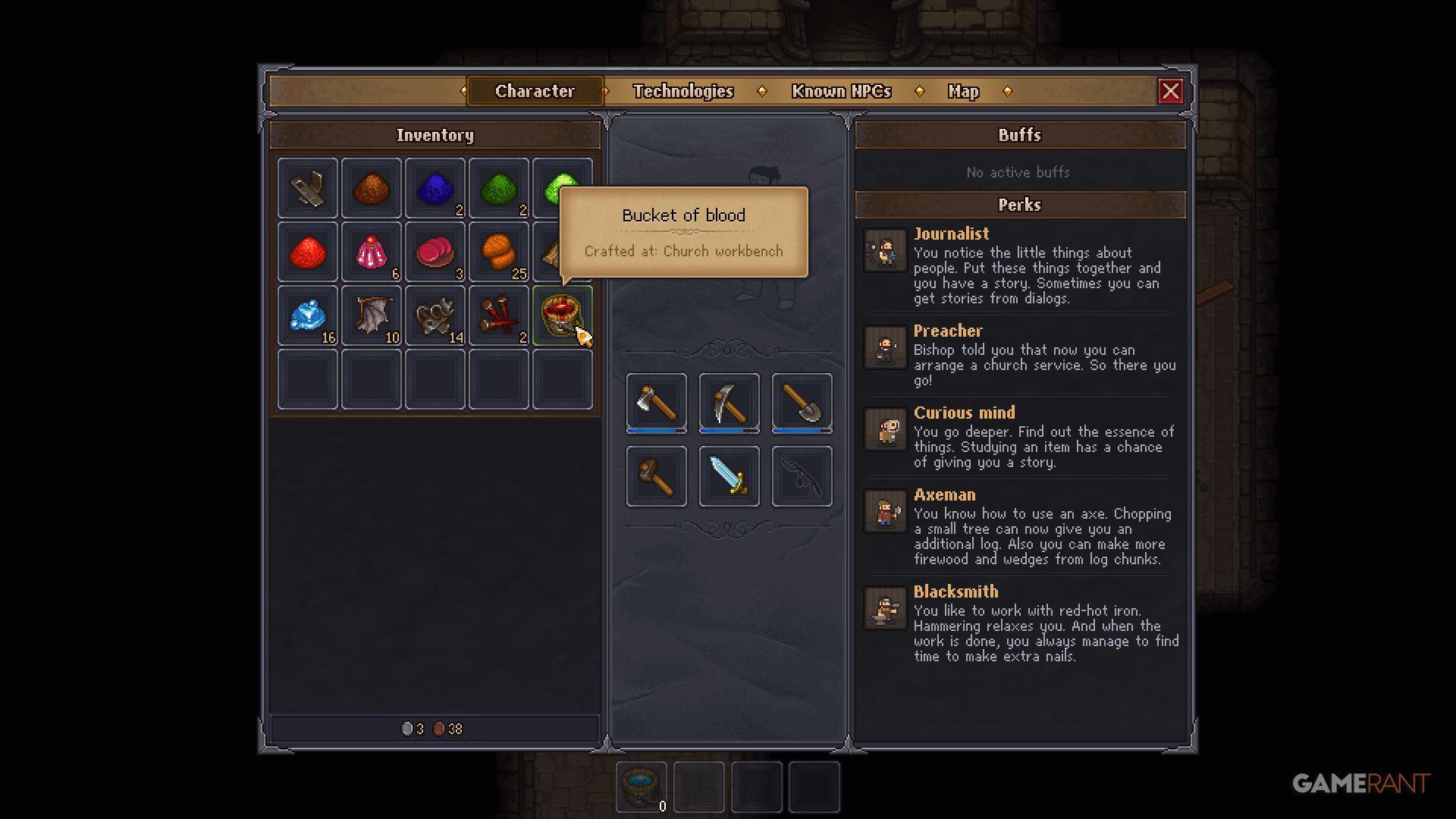Open the Known NPCs tab
This screenshot has width=1456, height=819.
point(841,91)
